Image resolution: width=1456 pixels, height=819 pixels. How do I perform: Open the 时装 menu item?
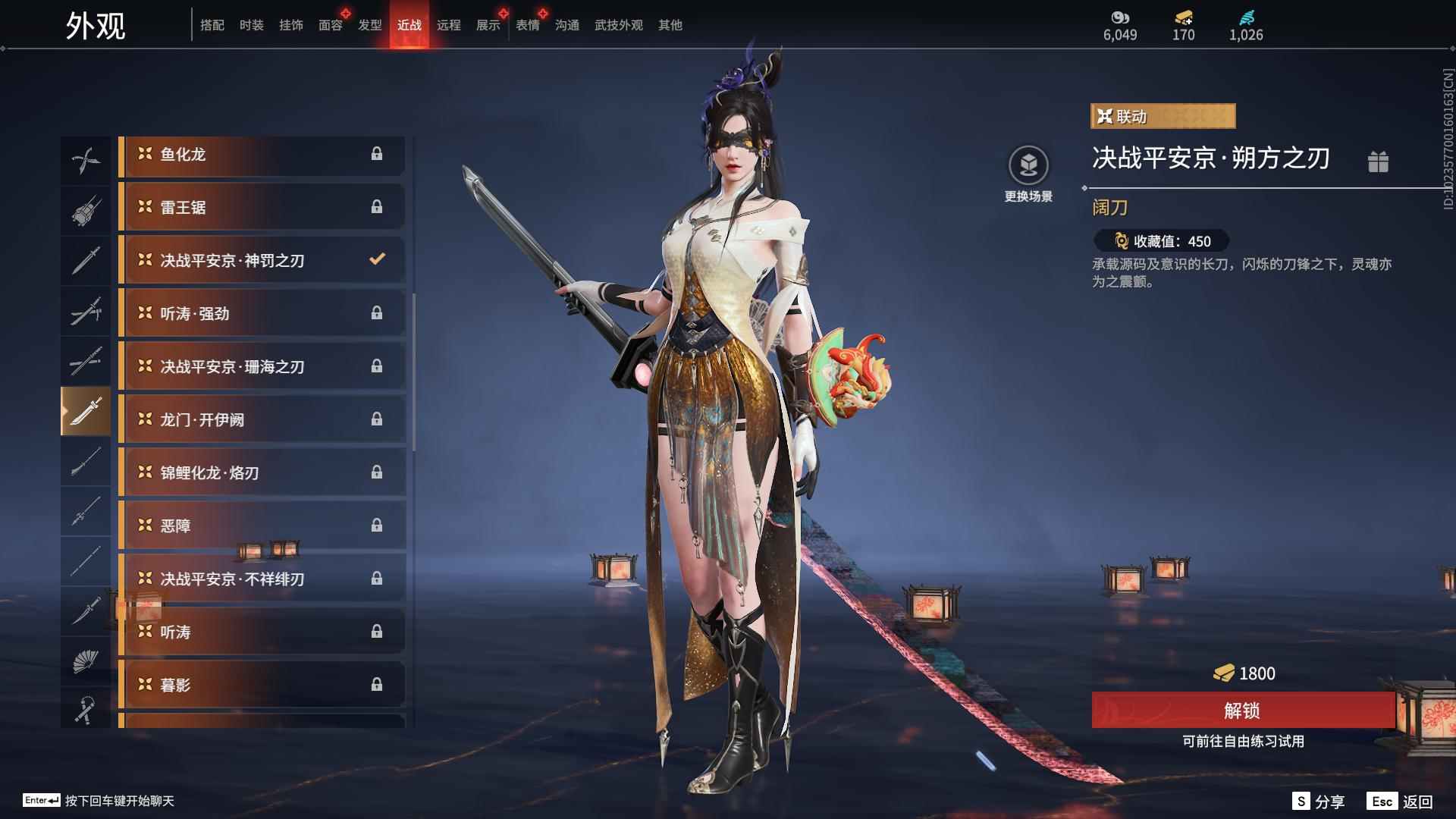click(x=251, y=24)
